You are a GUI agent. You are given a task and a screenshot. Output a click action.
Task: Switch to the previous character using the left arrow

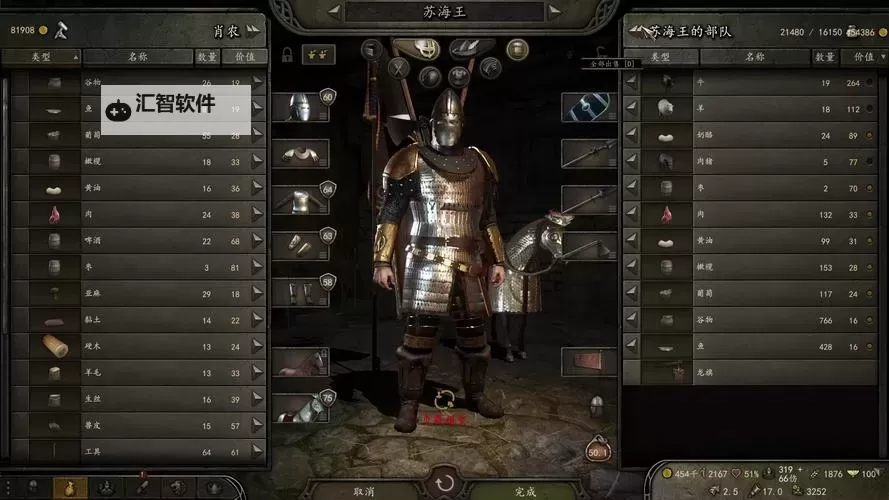pyautogui.click(x=333, y=12)
